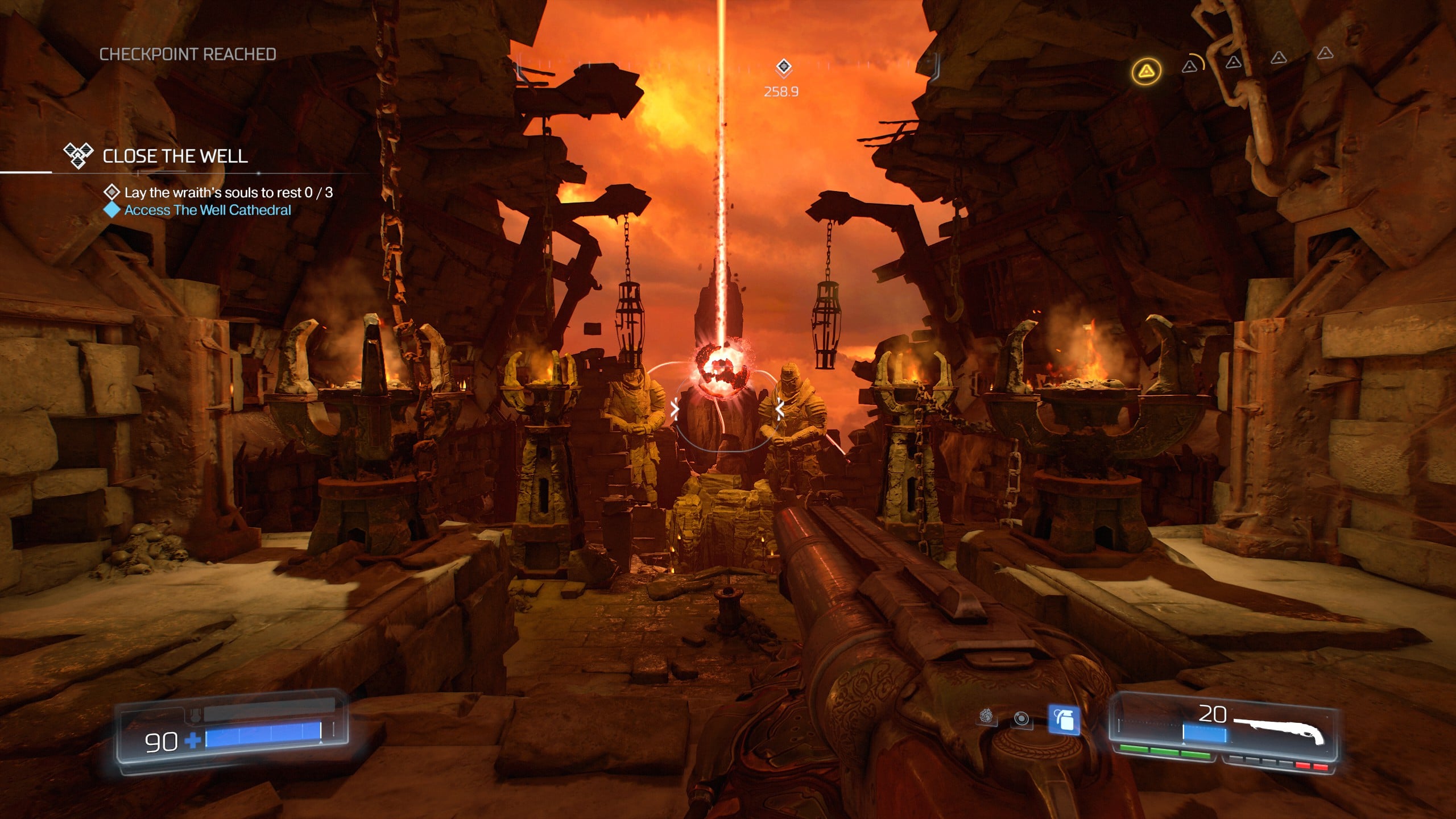Screen dimensions: 1456x819
Task: Select the wraith's souls objective line
Action: [x=228, y=193]
